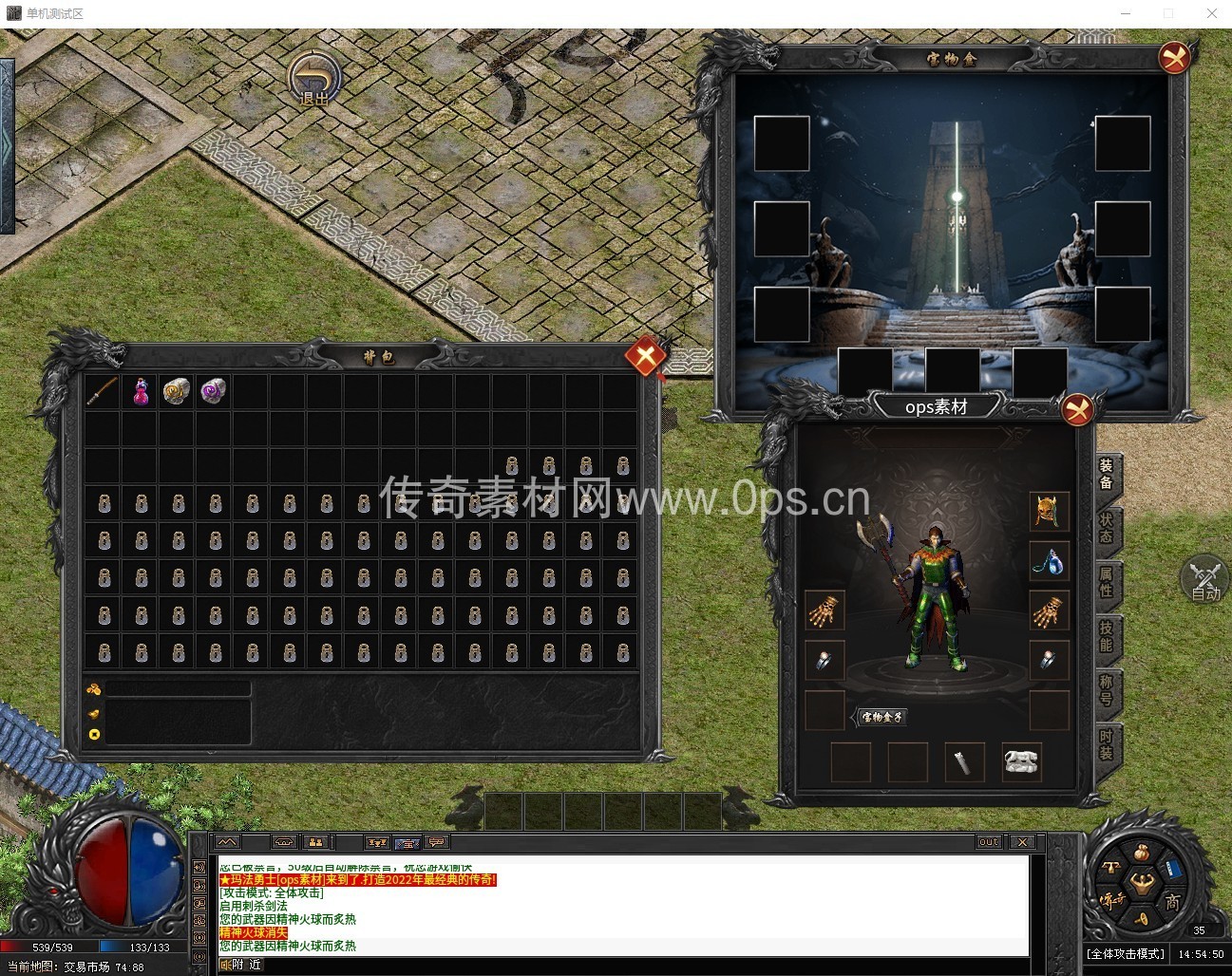Select the white tiger statue equipment slot

pyautogui.click(x=1021, y=761)
